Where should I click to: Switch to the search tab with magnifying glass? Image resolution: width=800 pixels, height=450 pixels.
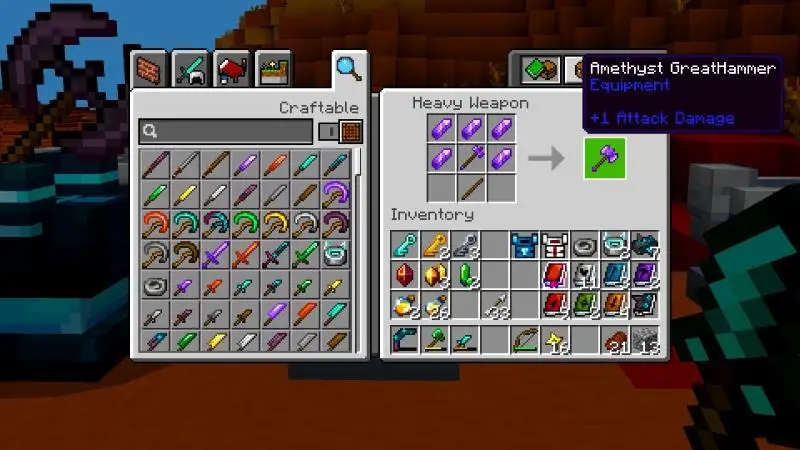click(348, 69)
